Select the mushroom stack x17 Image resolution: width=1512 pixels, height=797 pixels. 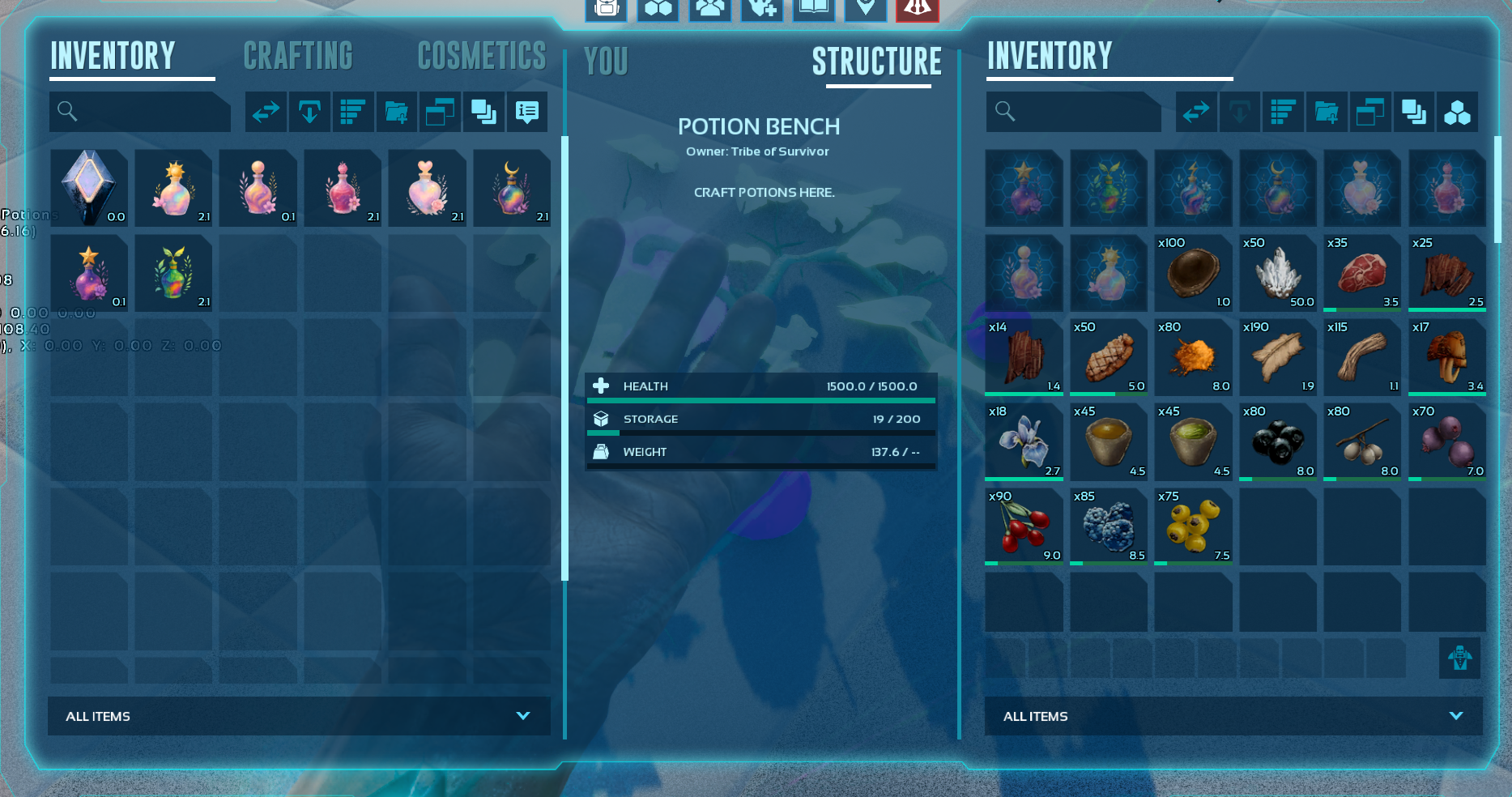(x=1447, y=357)
